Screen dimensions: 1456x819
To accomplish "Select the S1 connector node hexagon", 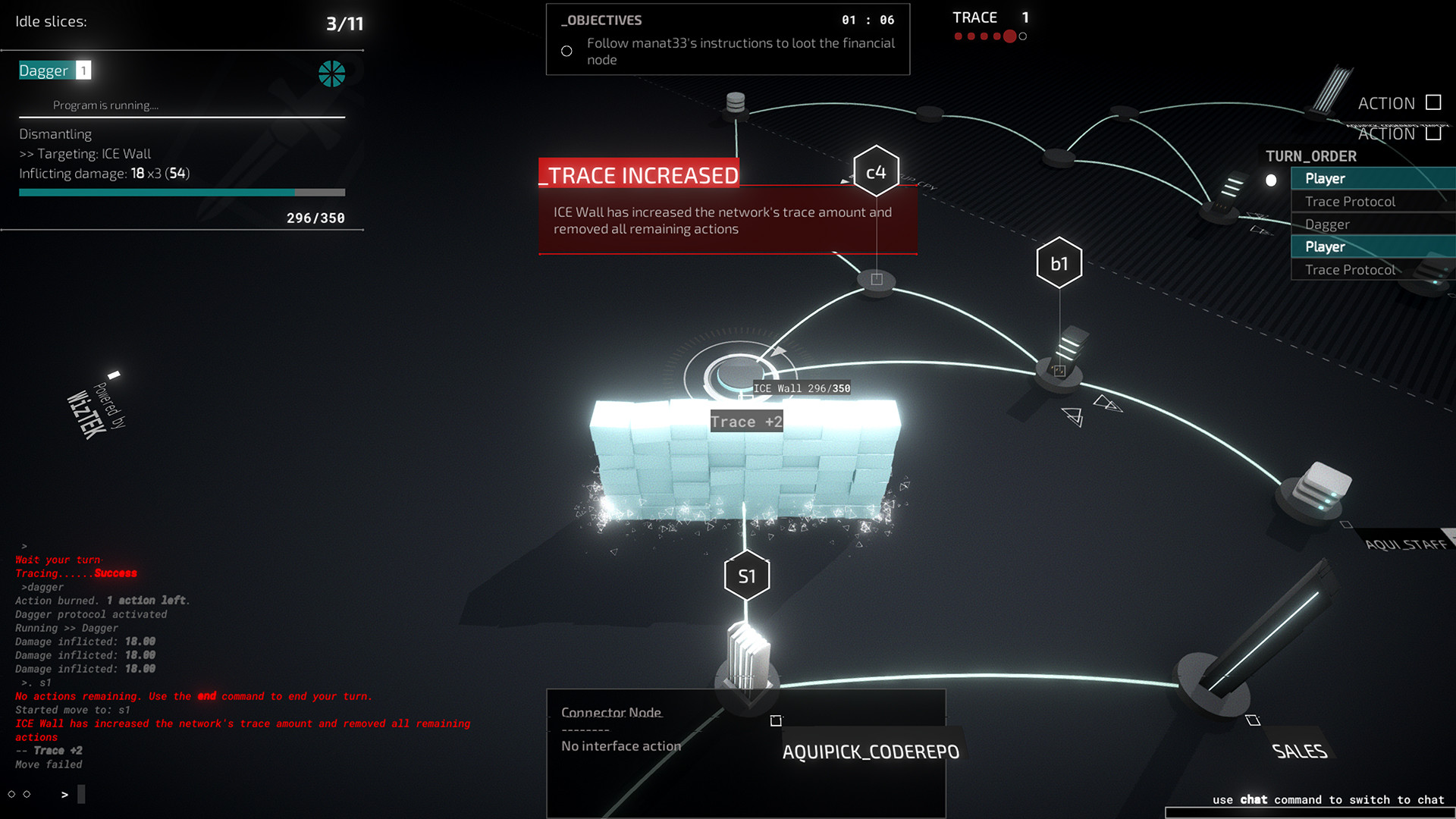I will 746,576.
